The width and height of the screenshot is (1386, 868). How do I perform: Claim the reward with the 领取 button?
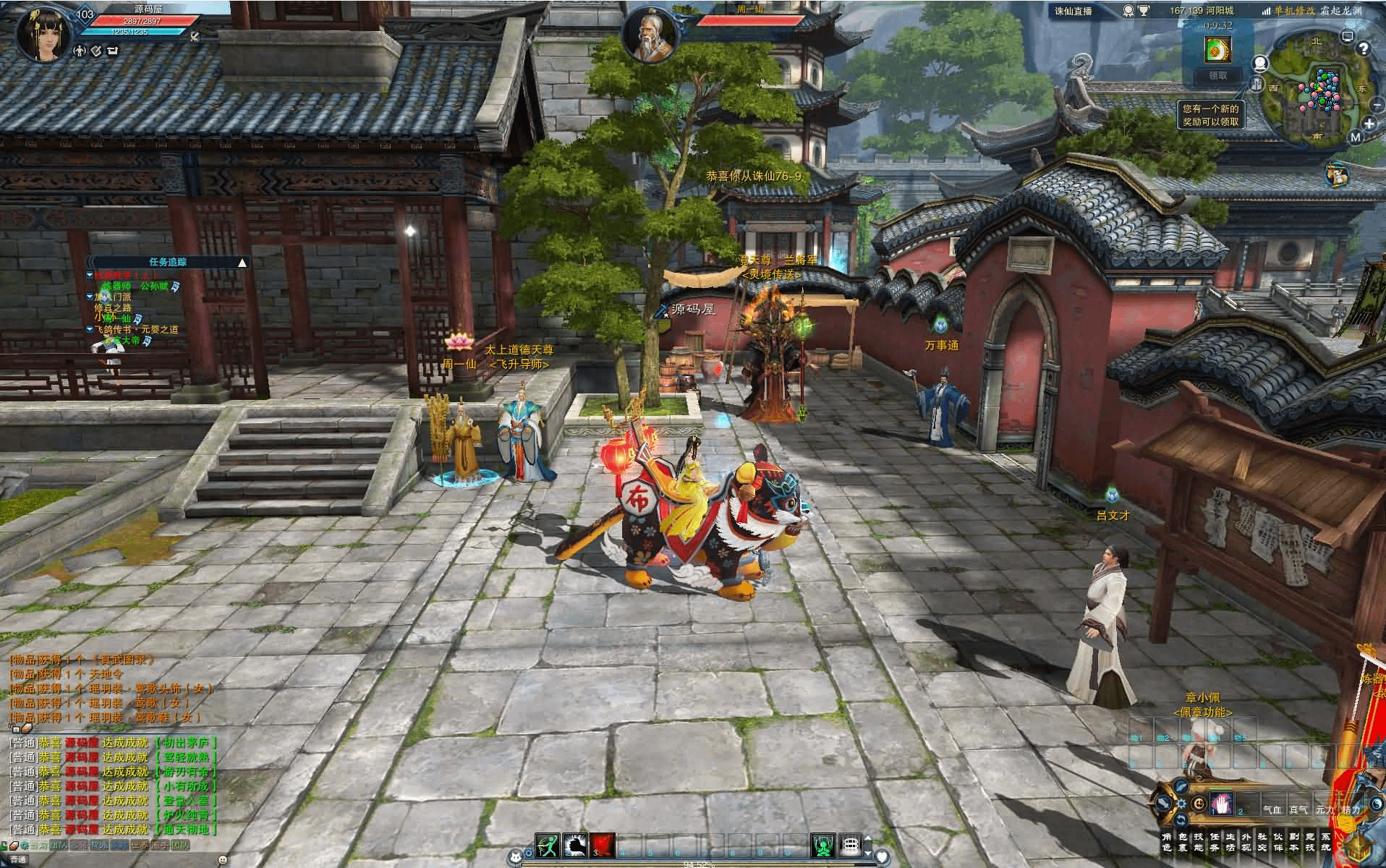pyautogui.click(x=1218, y=75)
